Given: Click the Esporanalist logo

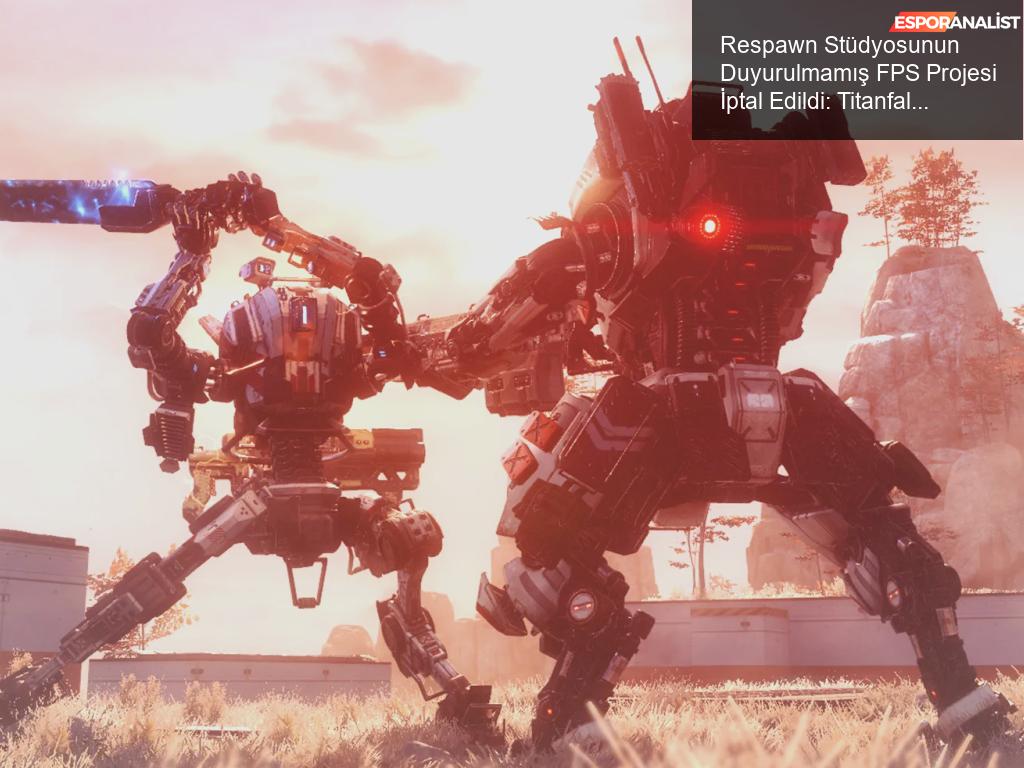Looking at the screenshot, I should [954, 22].
